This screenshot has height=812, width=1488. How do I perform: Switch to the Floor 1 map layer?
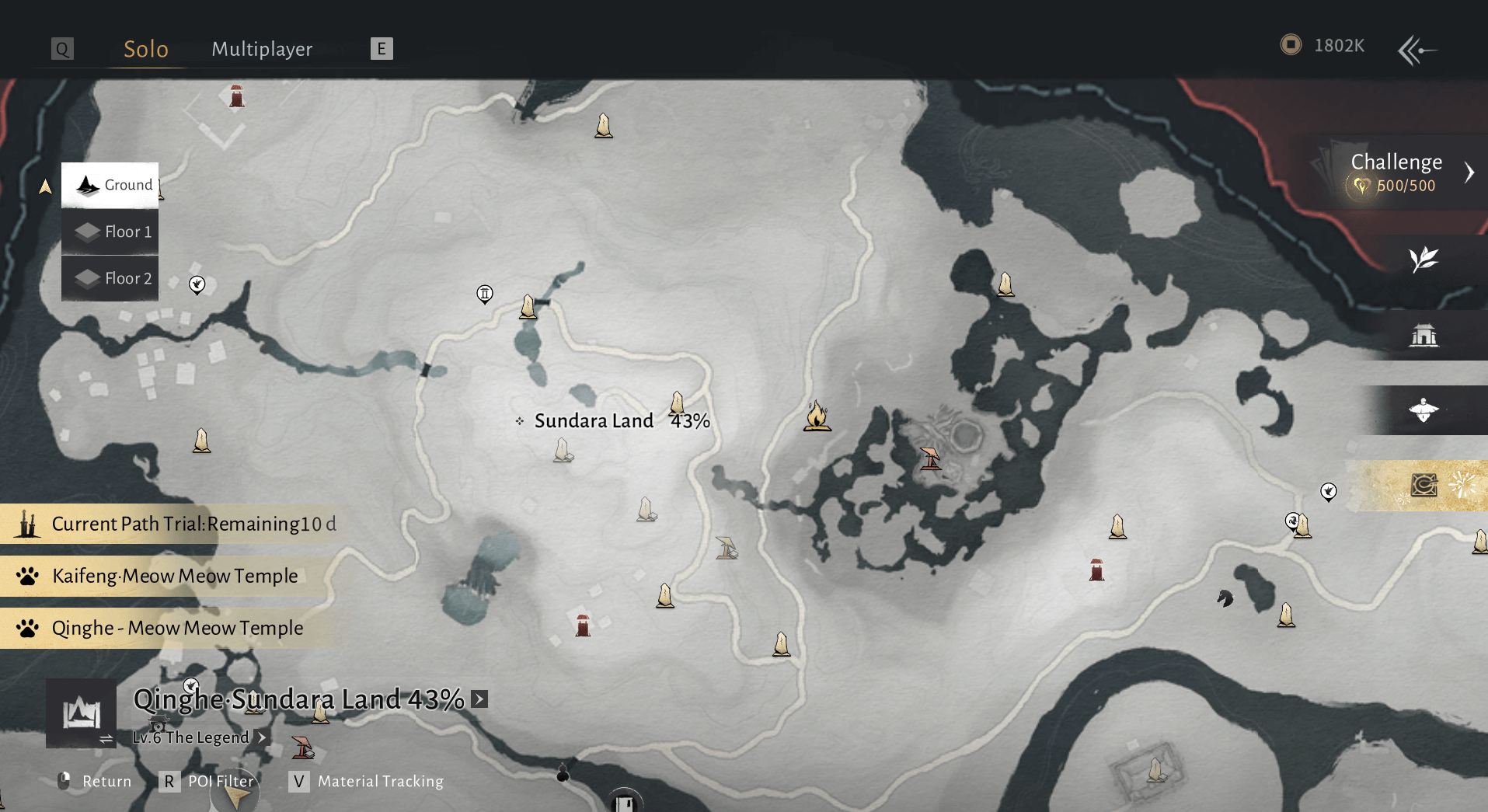point(110,232)
